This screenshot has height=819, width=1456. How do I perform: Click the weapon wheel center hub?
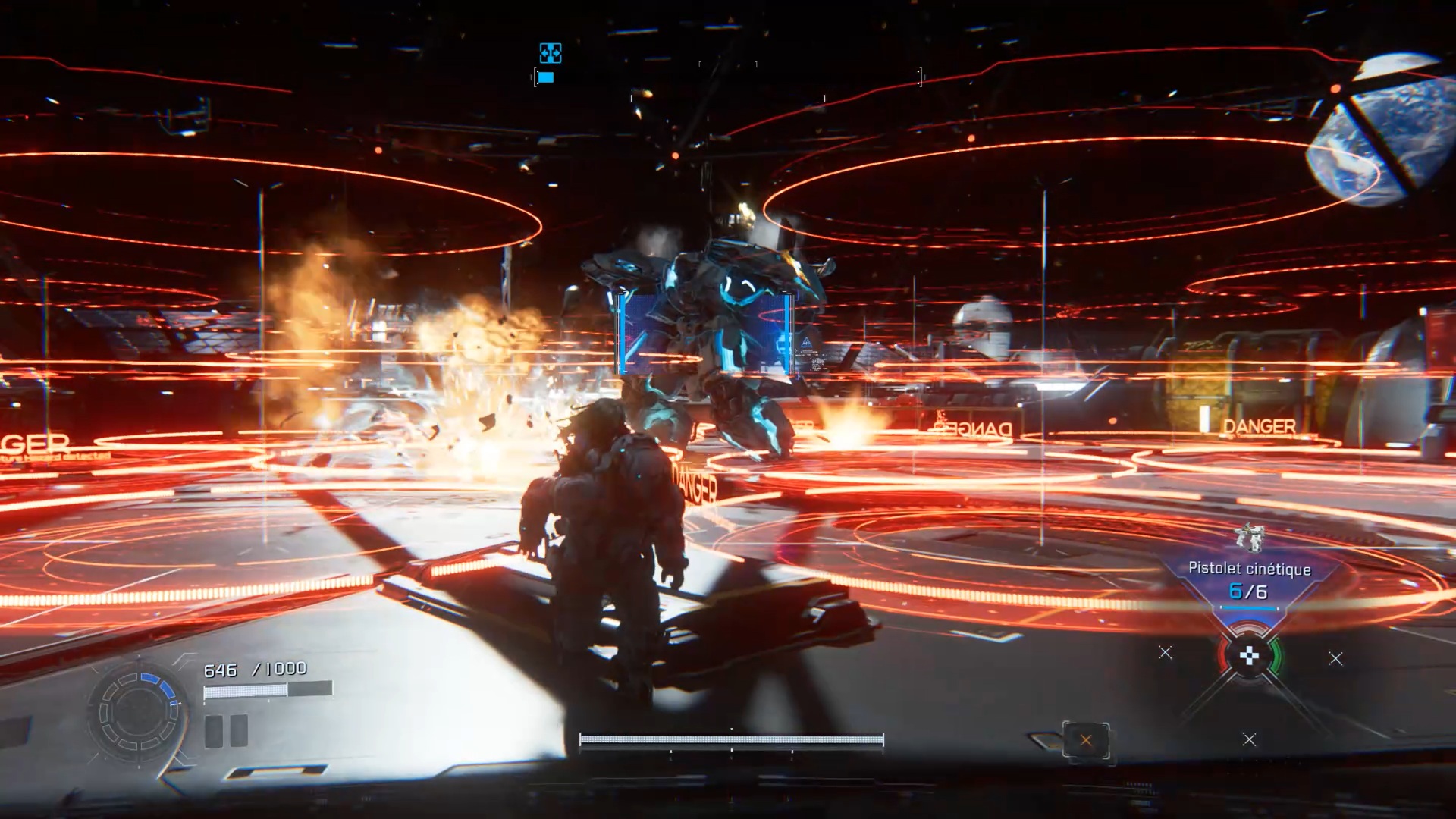(x=1249, y=657)
